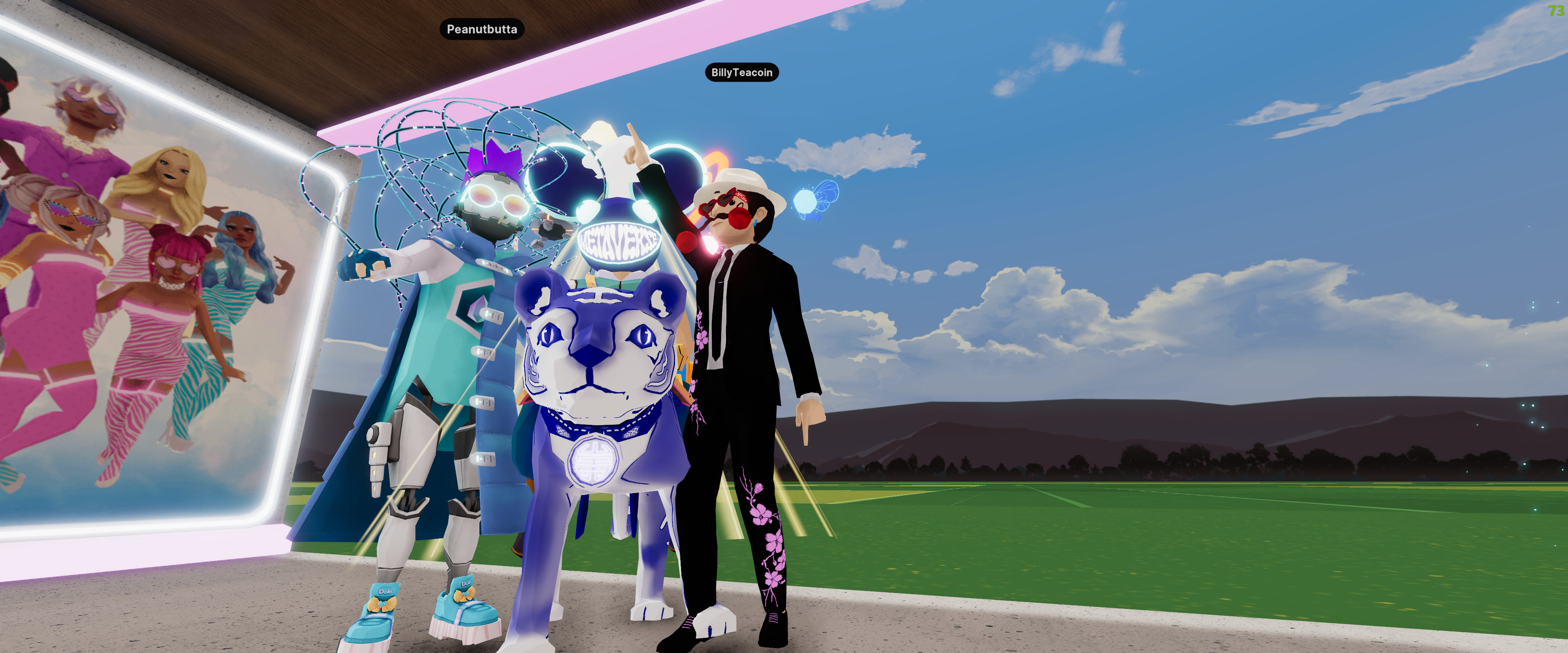The image size is (1568, 653).
Task: Select the BillyTeacoin player name tag
Action: tap(741, 72)
